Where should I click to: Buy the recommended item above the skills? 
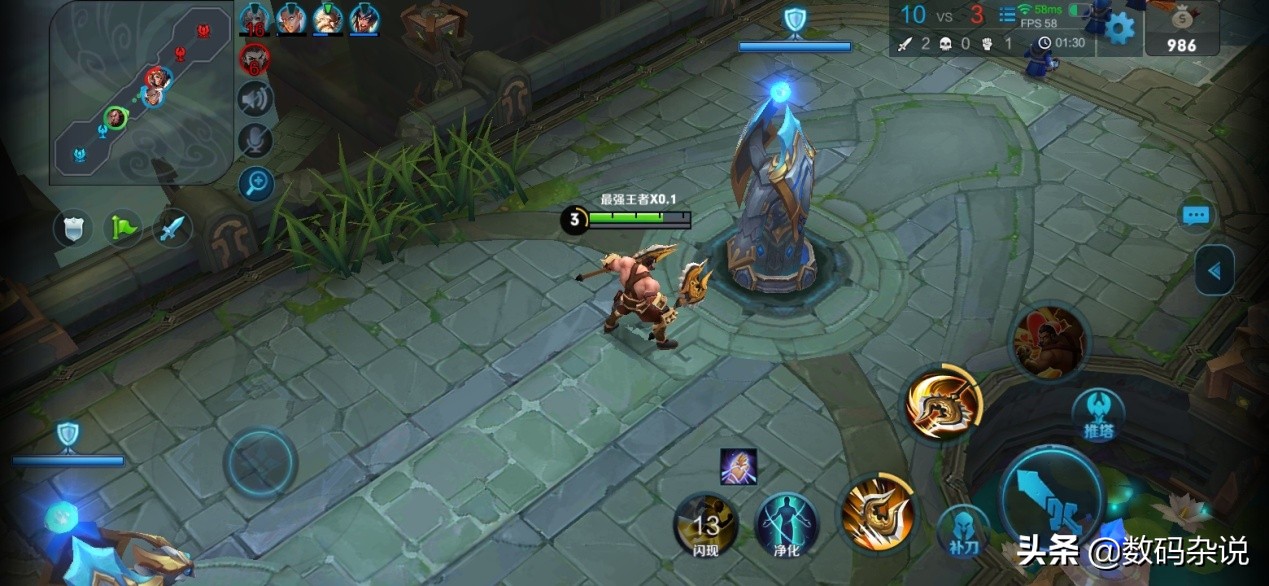(x=738, y=466)
